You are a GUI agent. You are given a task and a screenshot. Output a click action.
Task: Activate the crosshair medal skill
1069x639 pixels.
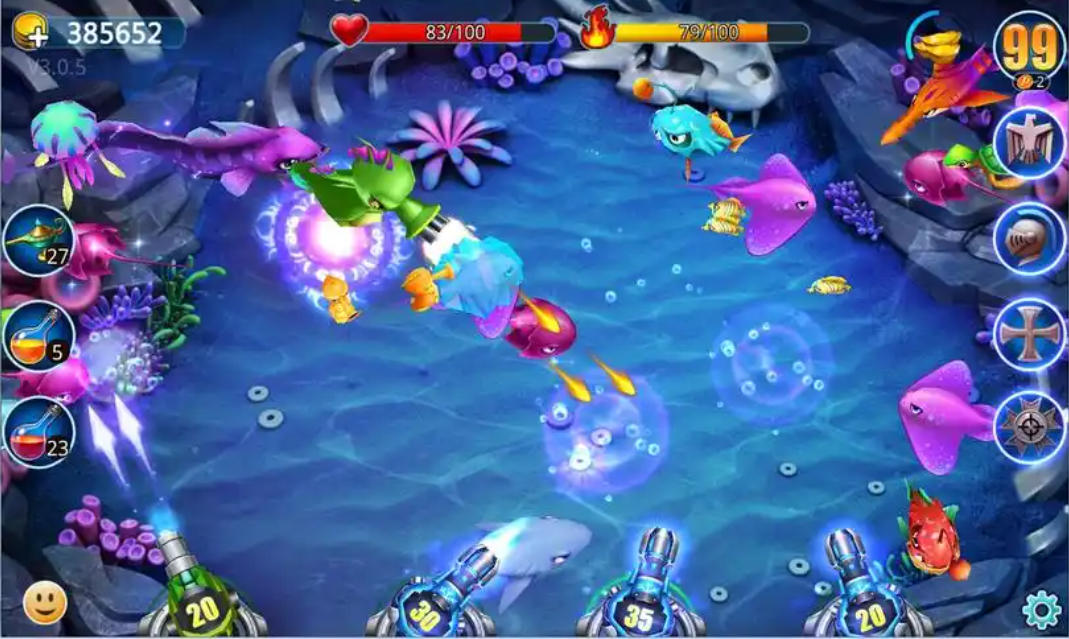click(1029, 427)
